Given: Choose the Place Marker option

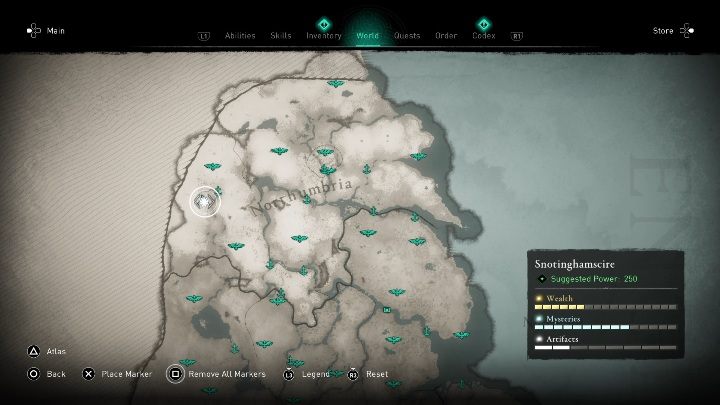Looking at the screenshot, I should [x=126, y=374].
